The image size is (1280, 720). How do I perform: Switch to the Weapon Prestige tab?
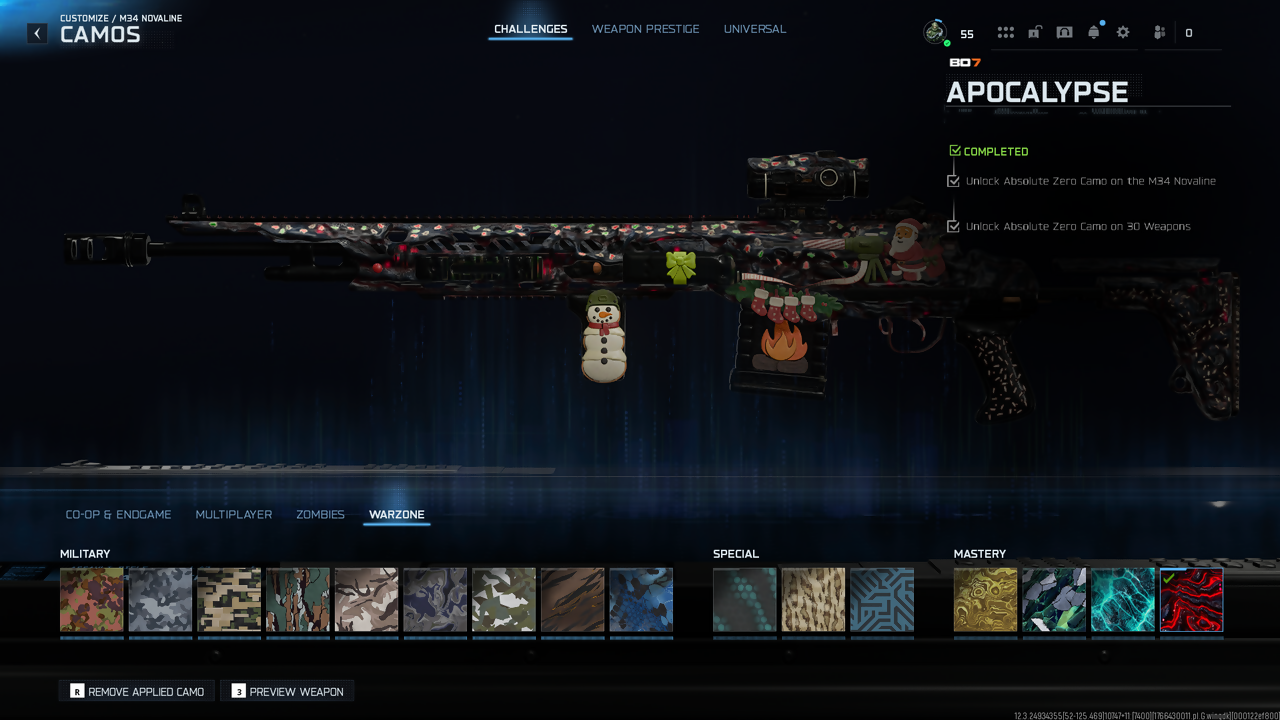point(645,29)
